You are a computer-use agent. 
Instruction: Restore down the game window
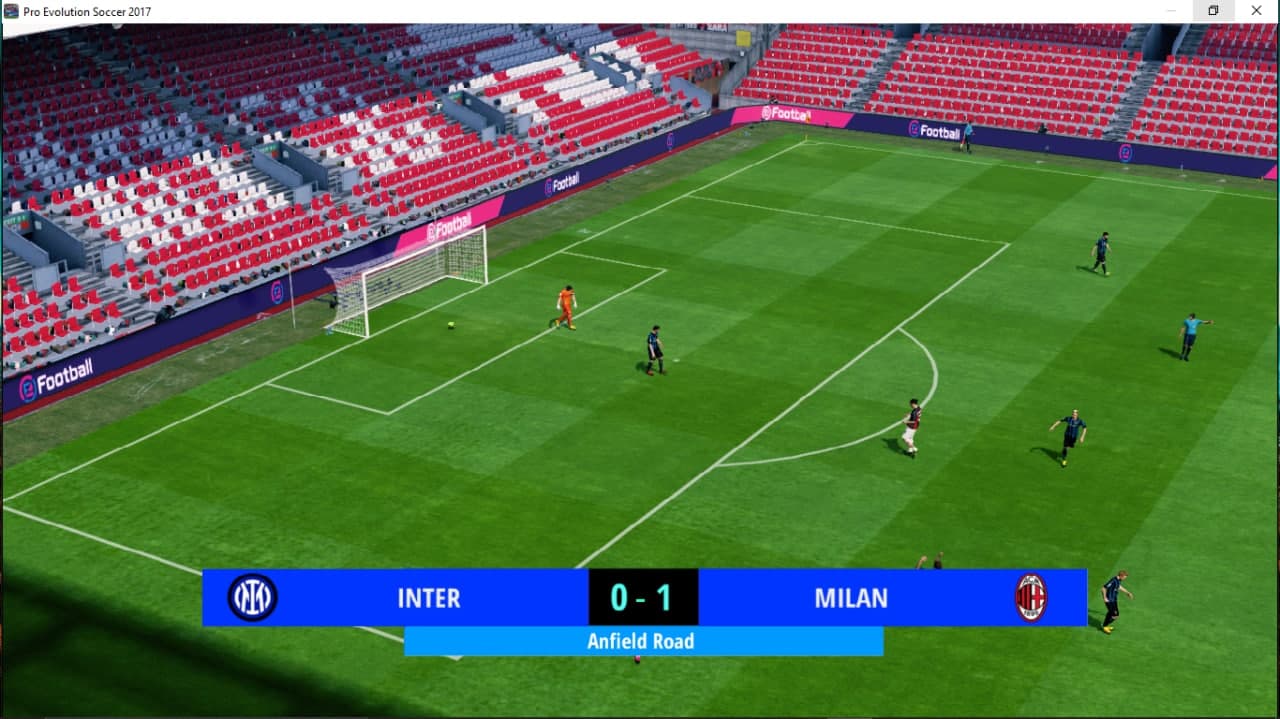(1213, 11)
